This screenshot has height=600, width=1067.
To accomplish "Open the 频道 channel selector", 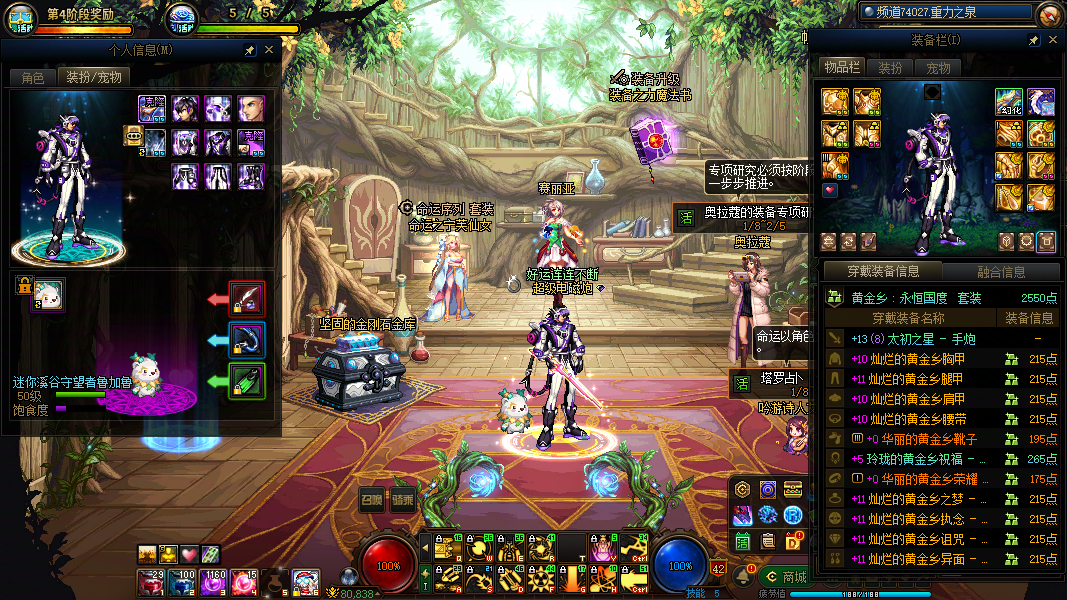I will coord(945,12).
